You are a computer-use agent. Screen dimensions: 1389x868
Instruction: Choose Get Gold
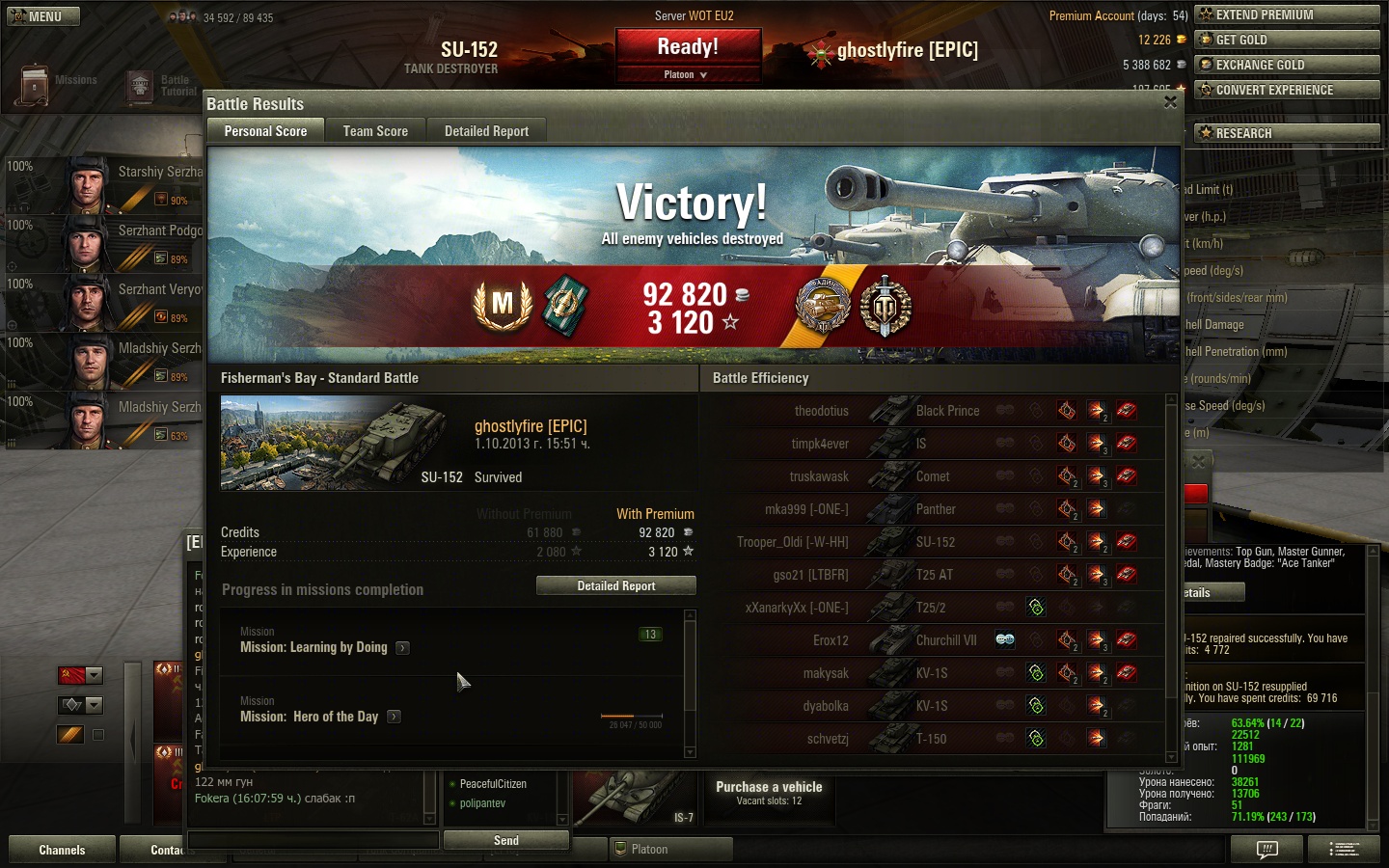1287,40
